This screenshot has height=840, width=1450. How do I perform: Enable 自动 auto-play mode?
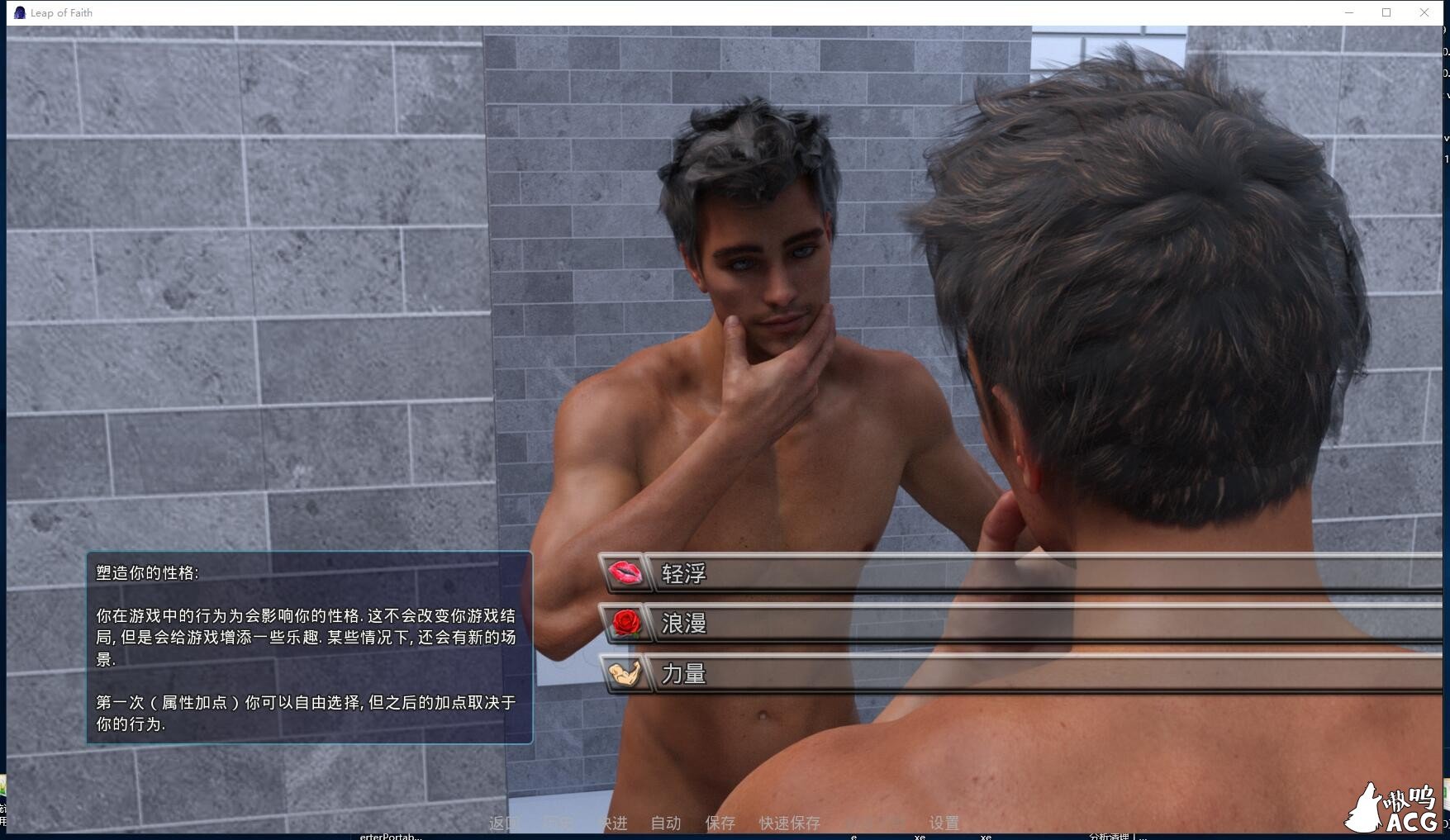click(665, 823)
